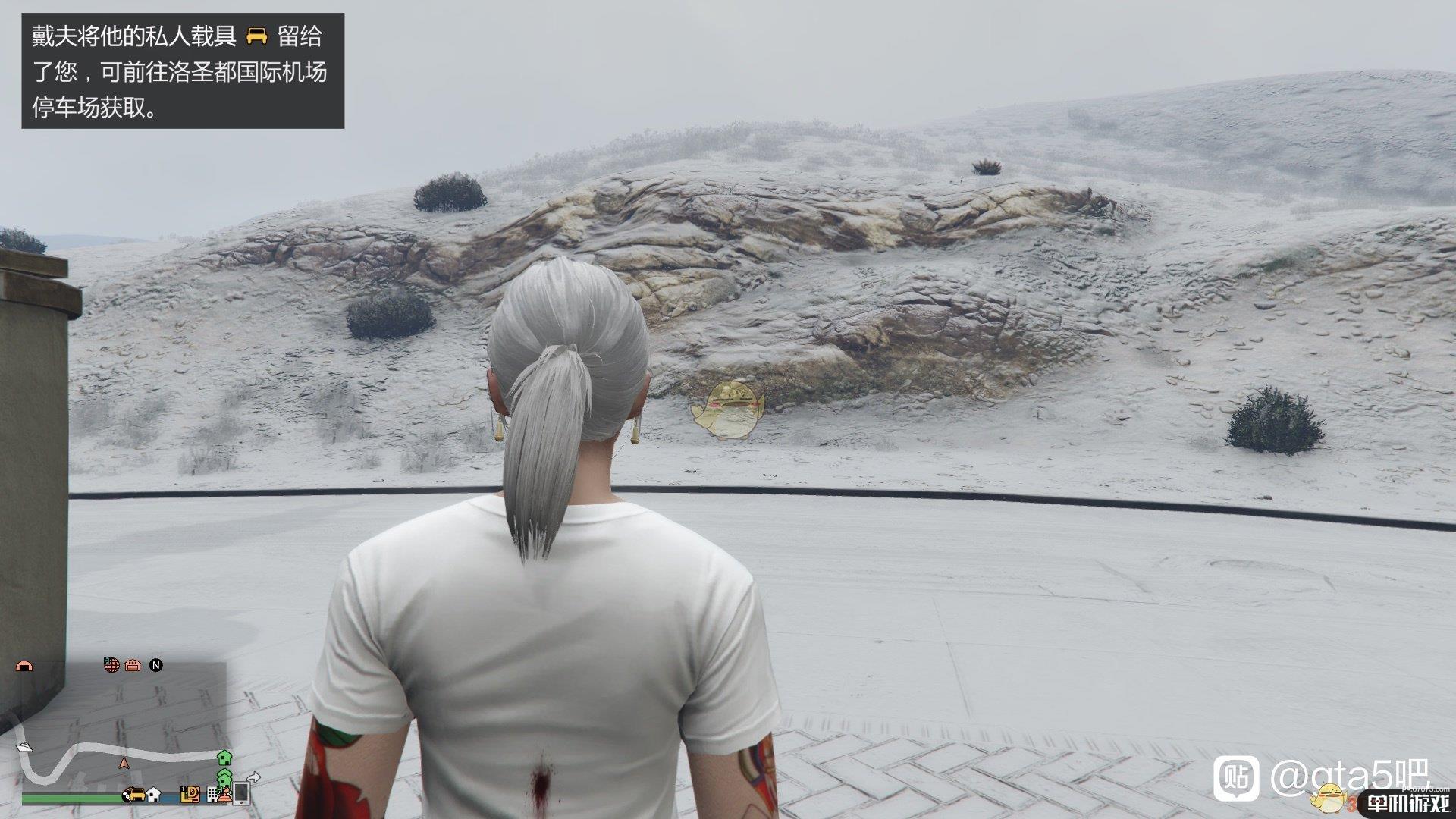Click the white curved arrow beside the tablet icon
The height and width of the screenshot is (819, 1456).
(255, 777)
